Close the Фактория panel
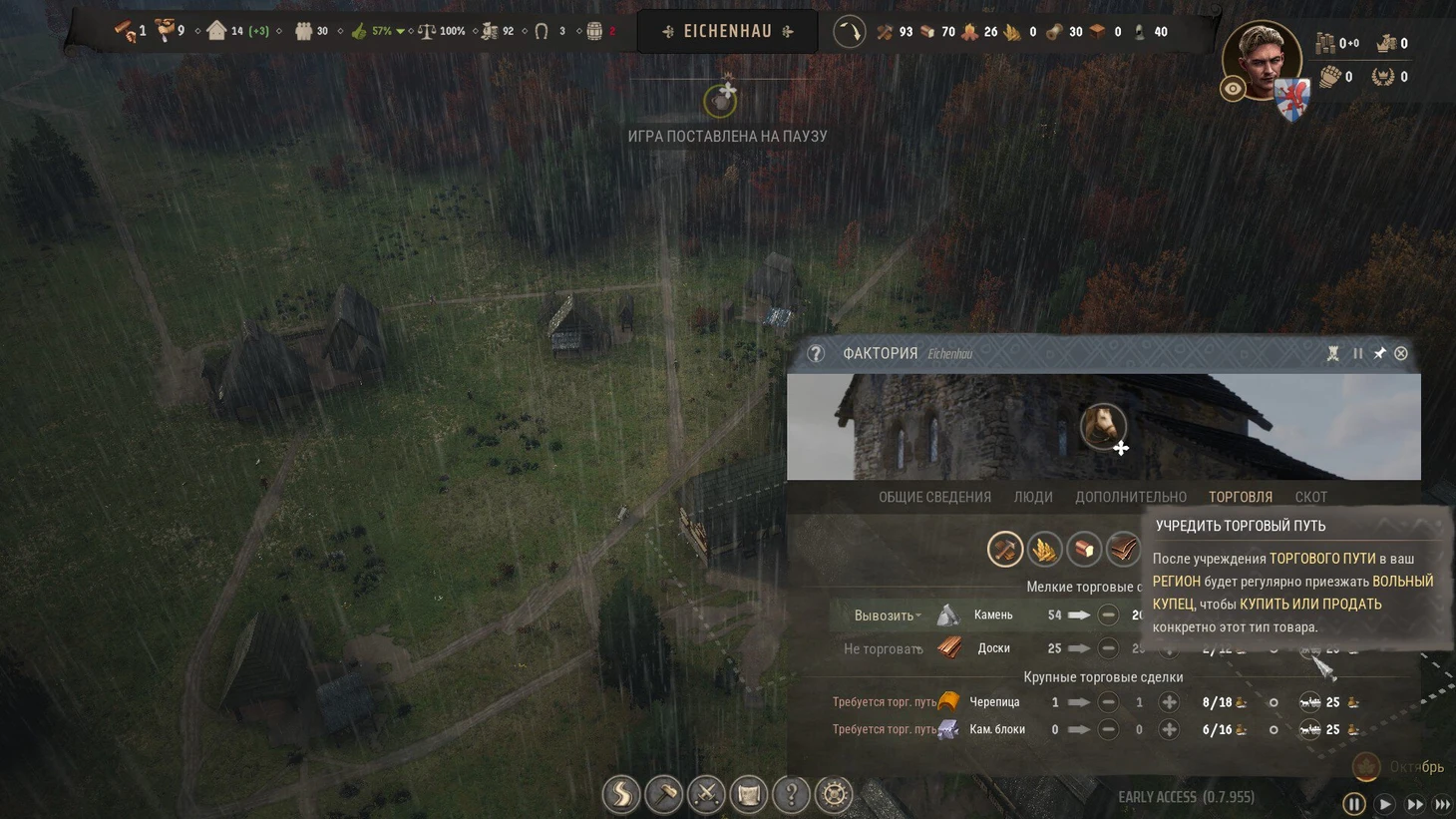The image size is (1456, 819). pos(1401,353)
